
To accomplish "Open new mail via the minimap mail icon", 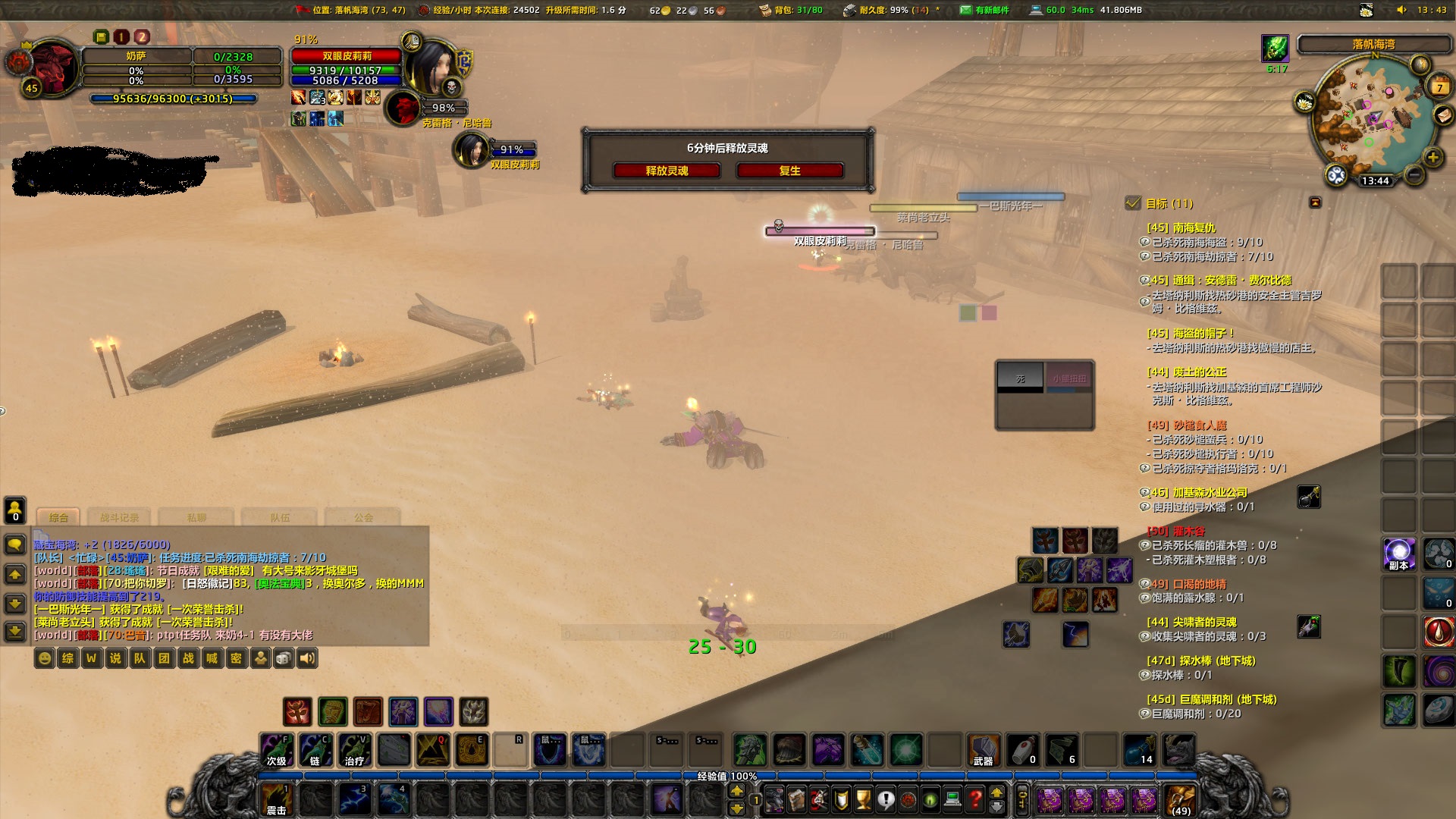I will [x=1443, y=116].
